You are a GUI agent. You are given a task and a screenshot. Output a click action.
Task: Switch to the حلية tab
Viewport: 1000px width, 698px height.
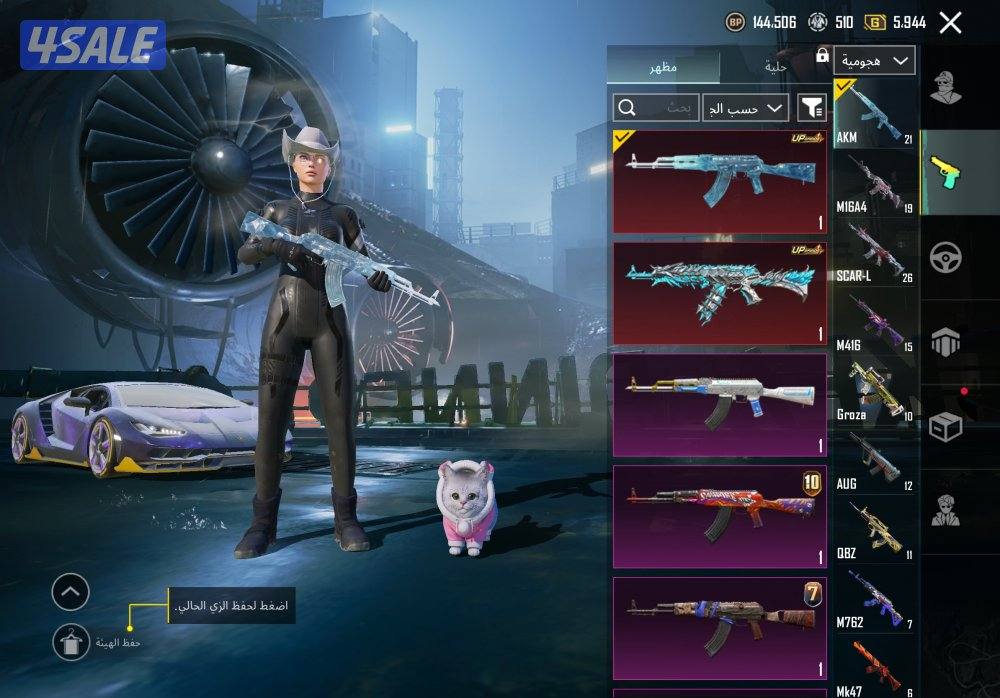click(776, 66)
